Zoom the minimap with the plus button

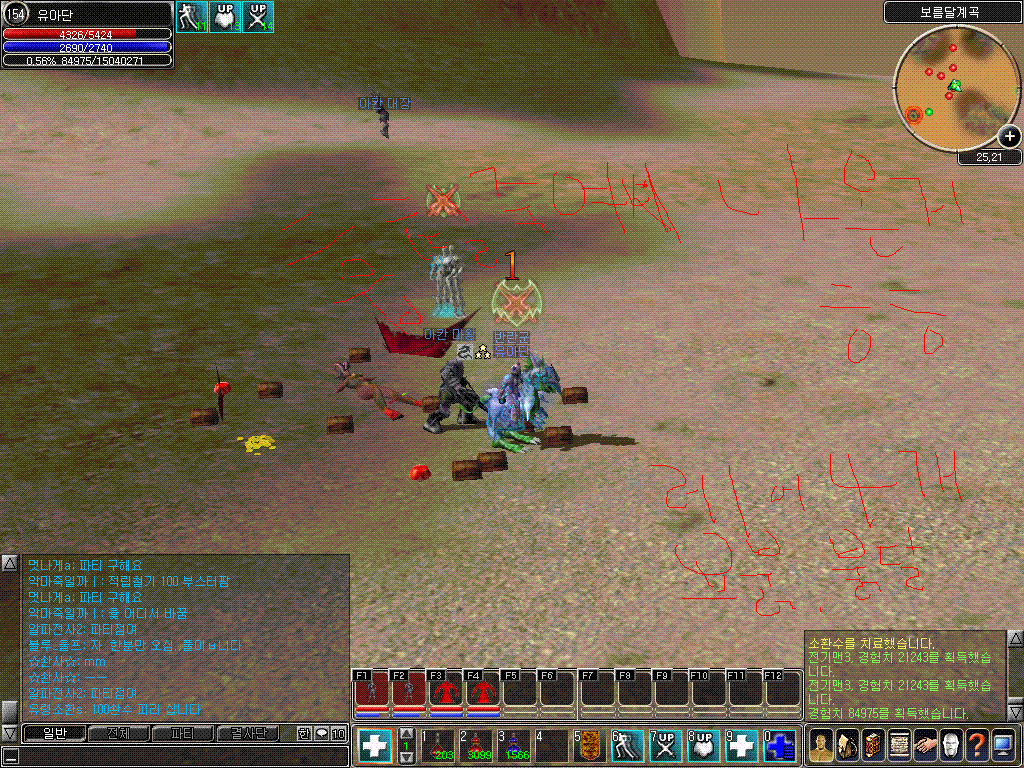(1009, 137)
